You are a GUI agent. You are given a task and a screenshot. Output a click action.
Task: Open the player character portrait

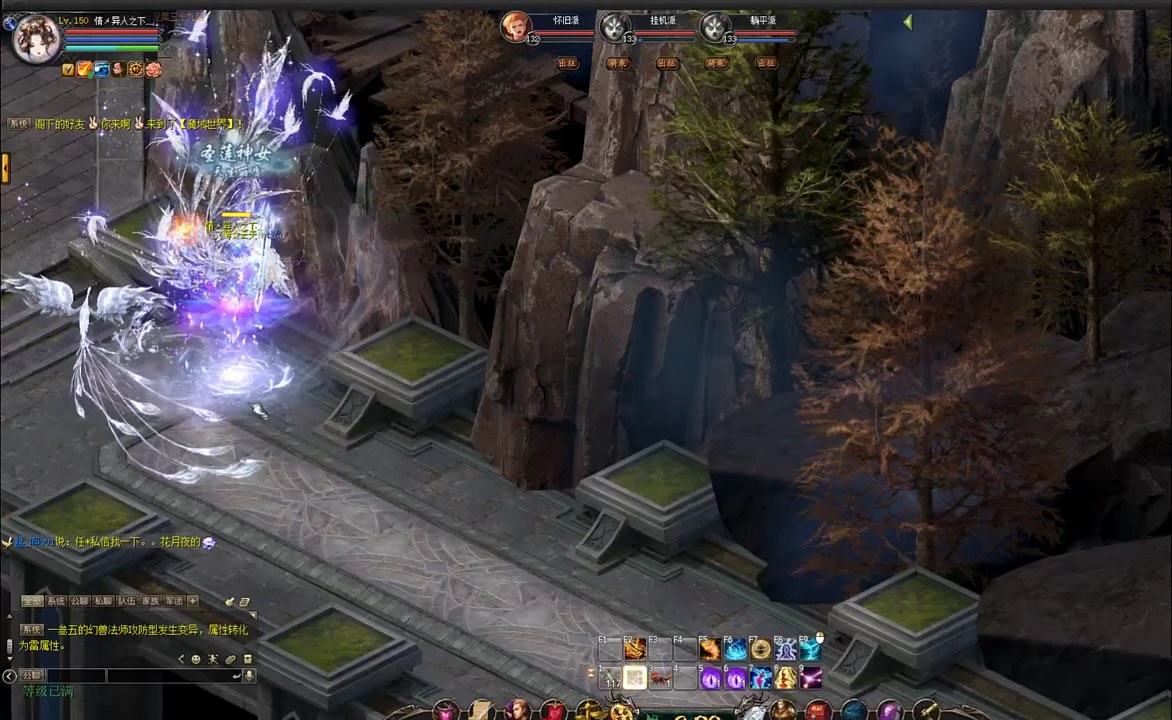(36, 40)
